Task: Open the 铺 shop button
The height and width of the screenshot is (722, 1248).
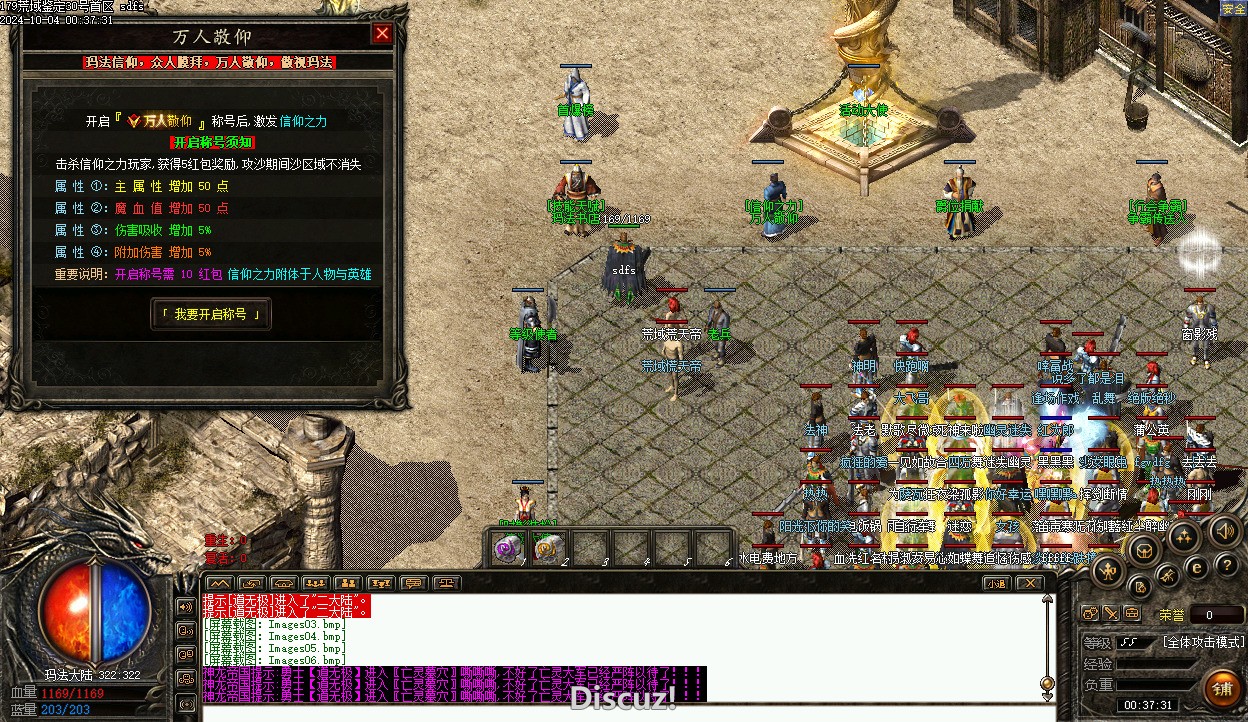Action: pos(1221,688)
